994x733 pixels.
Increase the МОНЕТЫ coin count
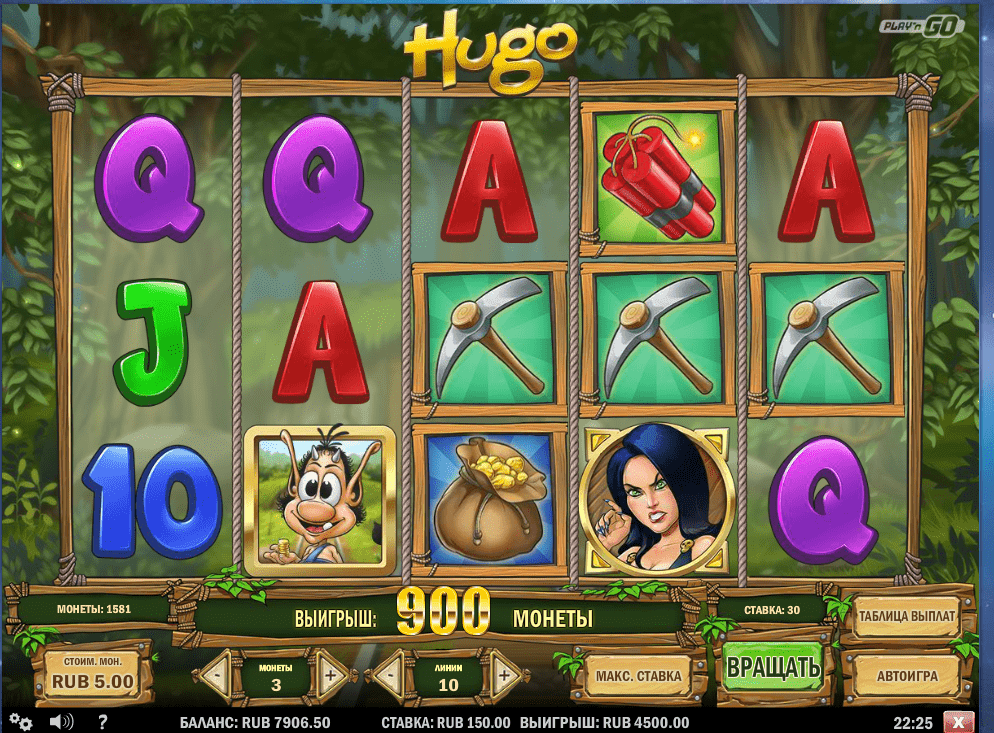point(331,675)
